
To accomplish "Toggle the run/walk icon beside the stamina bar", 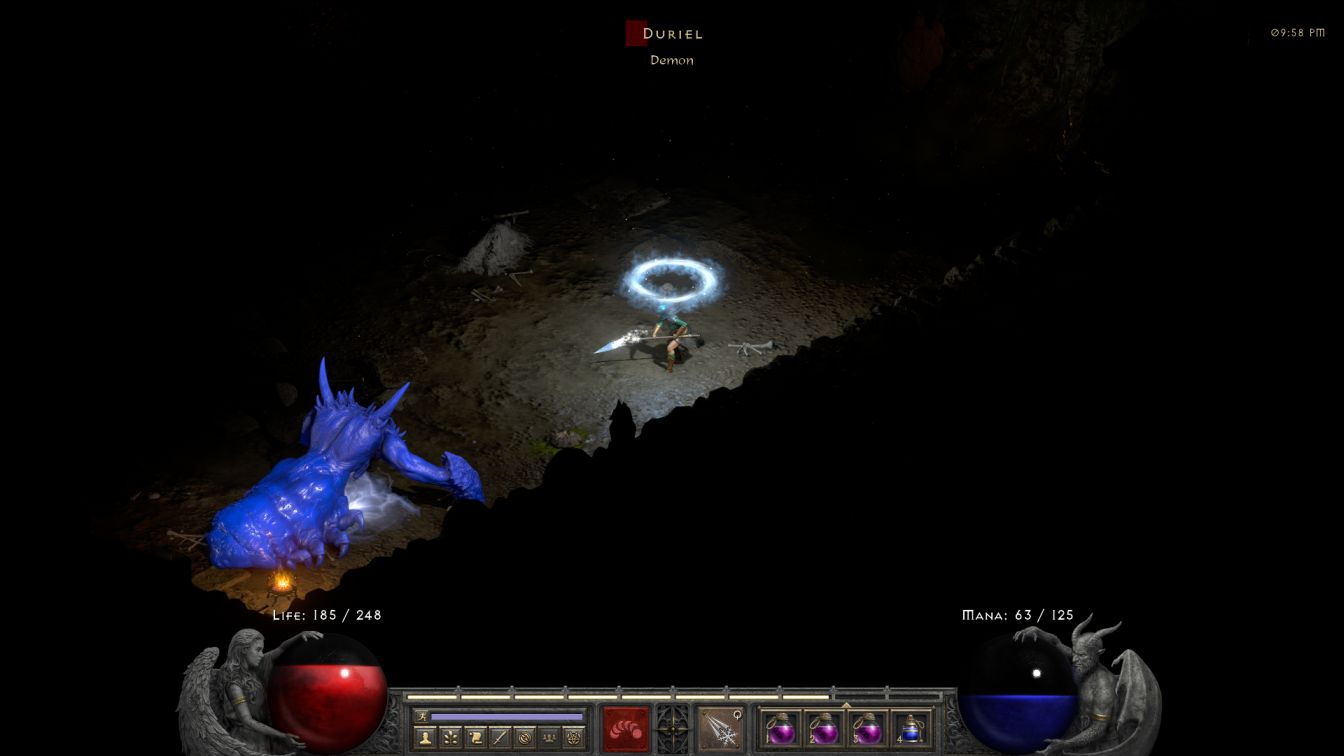I will (422, 716).
